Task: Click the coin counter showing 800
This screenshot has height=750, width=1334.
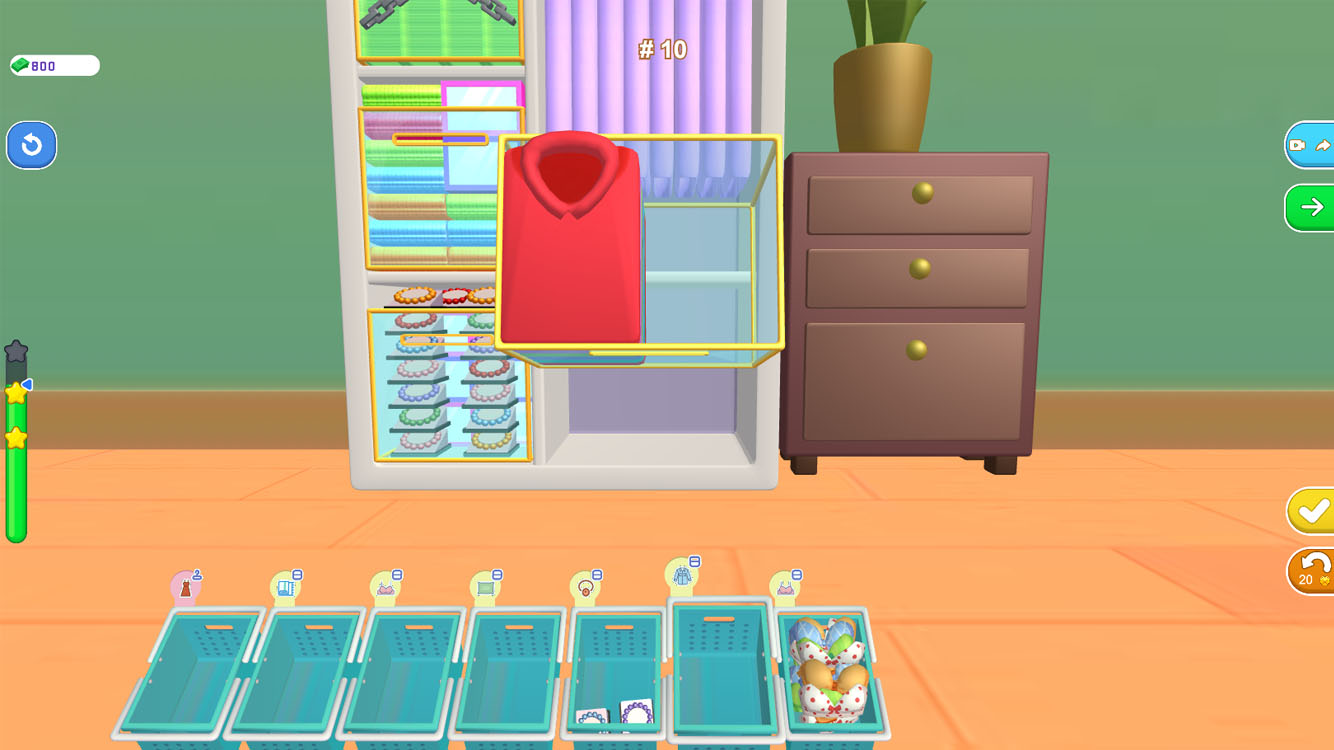Action: [52, 65]
